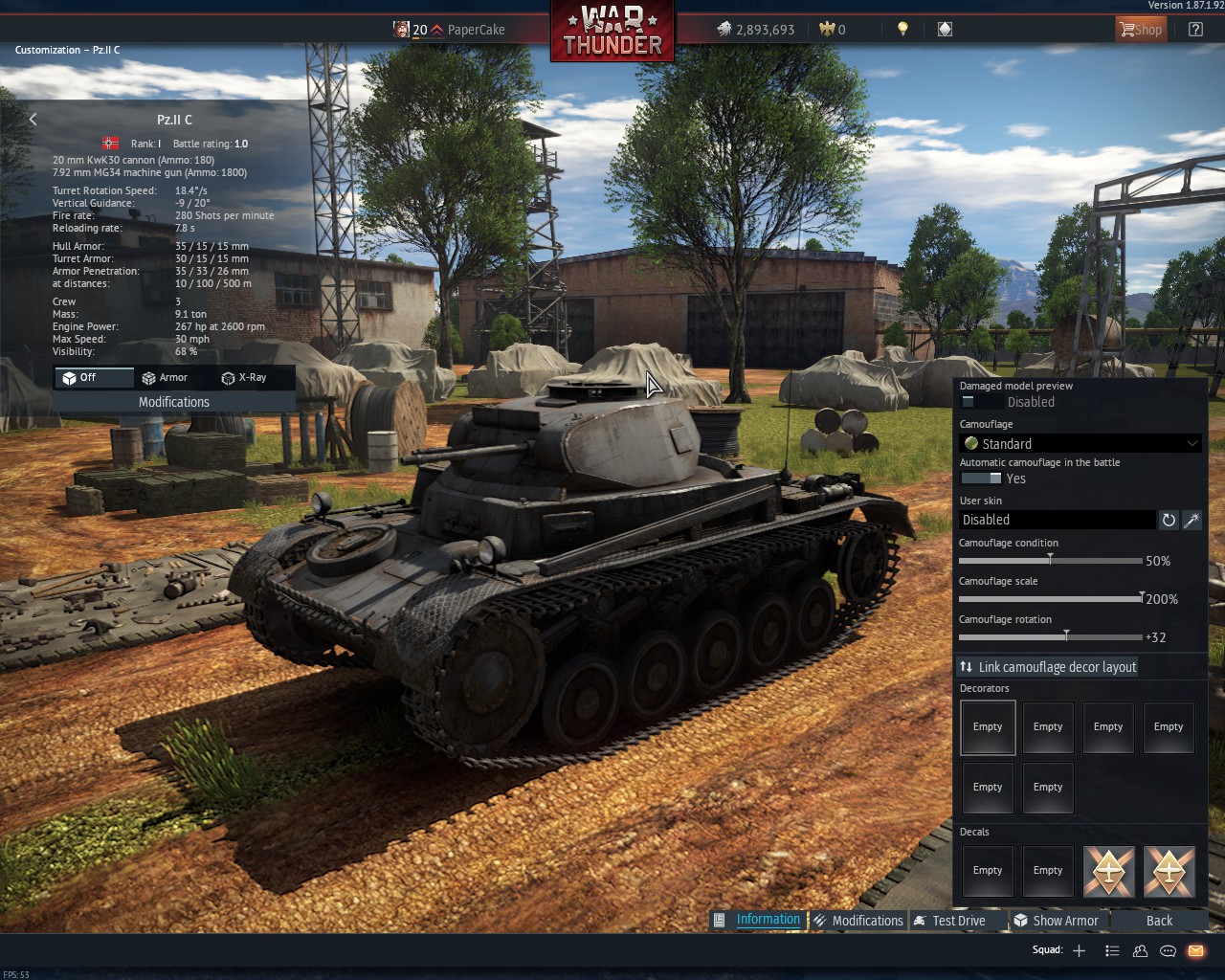Go Back from customization screen
The height and width of the screenshot is (980, 1225).
tap(1159, 921)
